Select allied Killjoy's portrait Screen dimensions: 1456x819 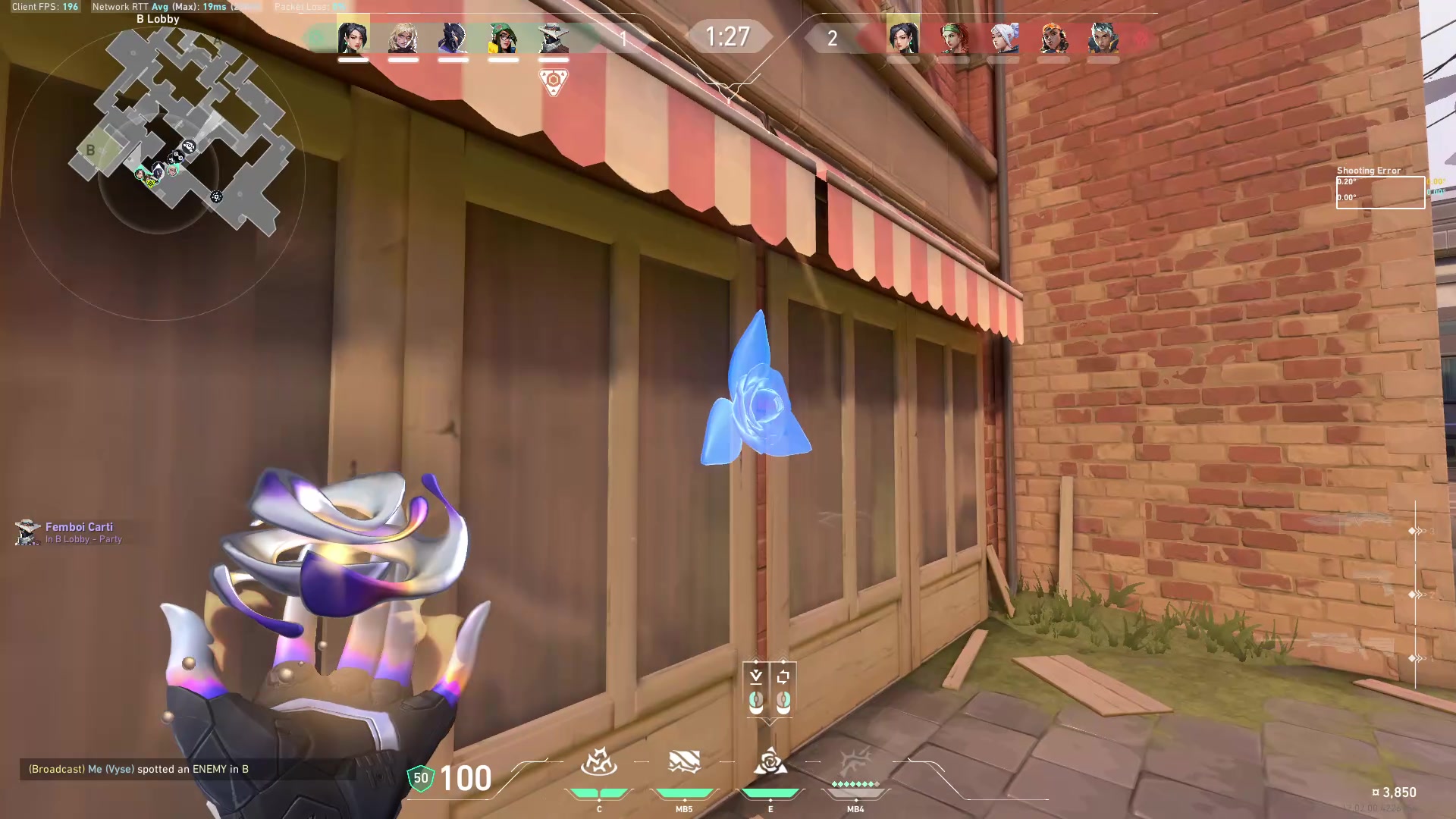503,37
